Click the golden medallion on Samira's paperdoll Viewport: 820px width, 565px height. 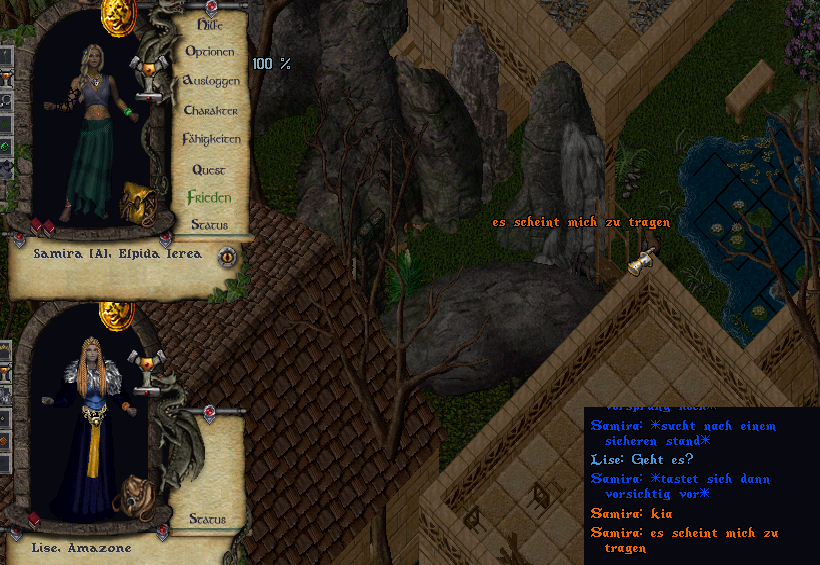pos(118,16)
